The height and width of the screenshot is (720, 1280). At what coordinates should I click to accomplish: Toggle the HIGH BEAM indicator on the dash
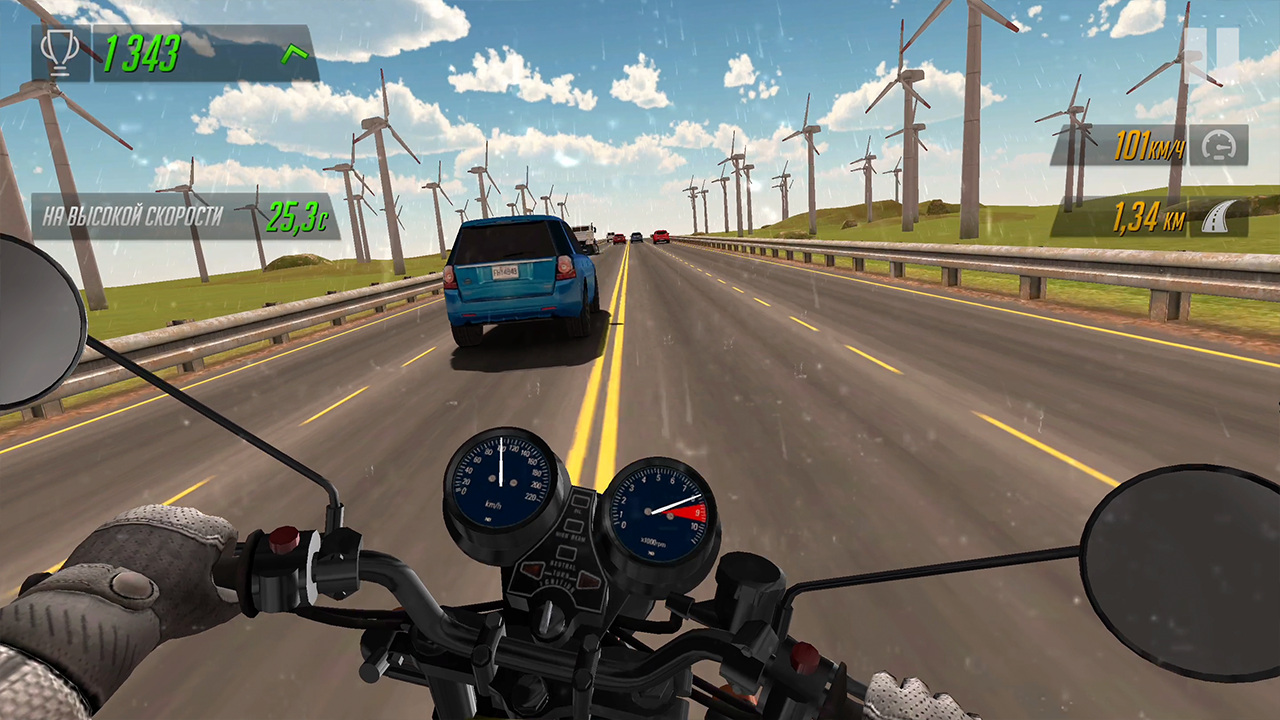pos(573,527)
